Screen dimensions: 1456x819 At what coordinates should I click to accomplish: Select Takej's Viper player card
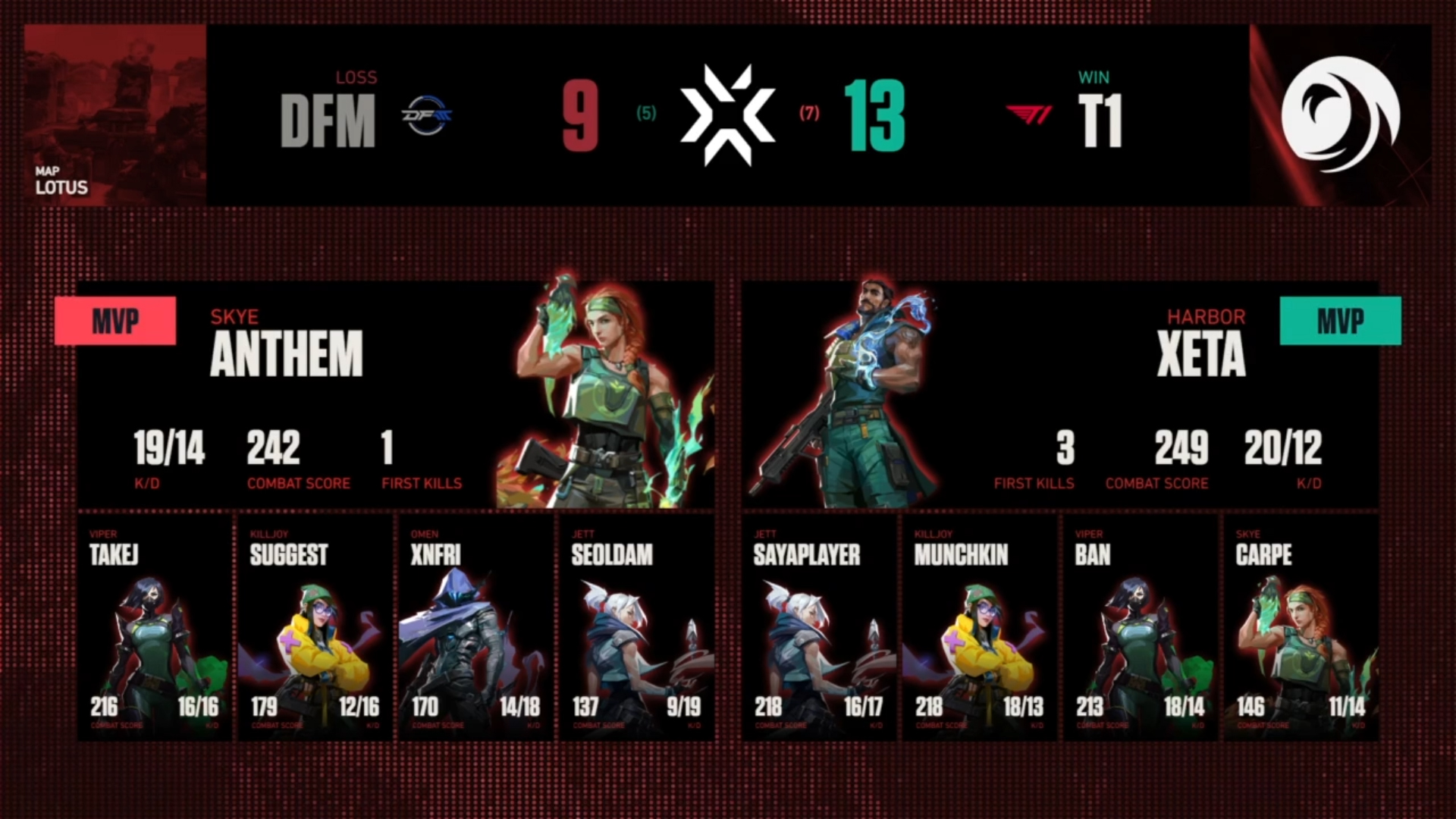point(154,628)
